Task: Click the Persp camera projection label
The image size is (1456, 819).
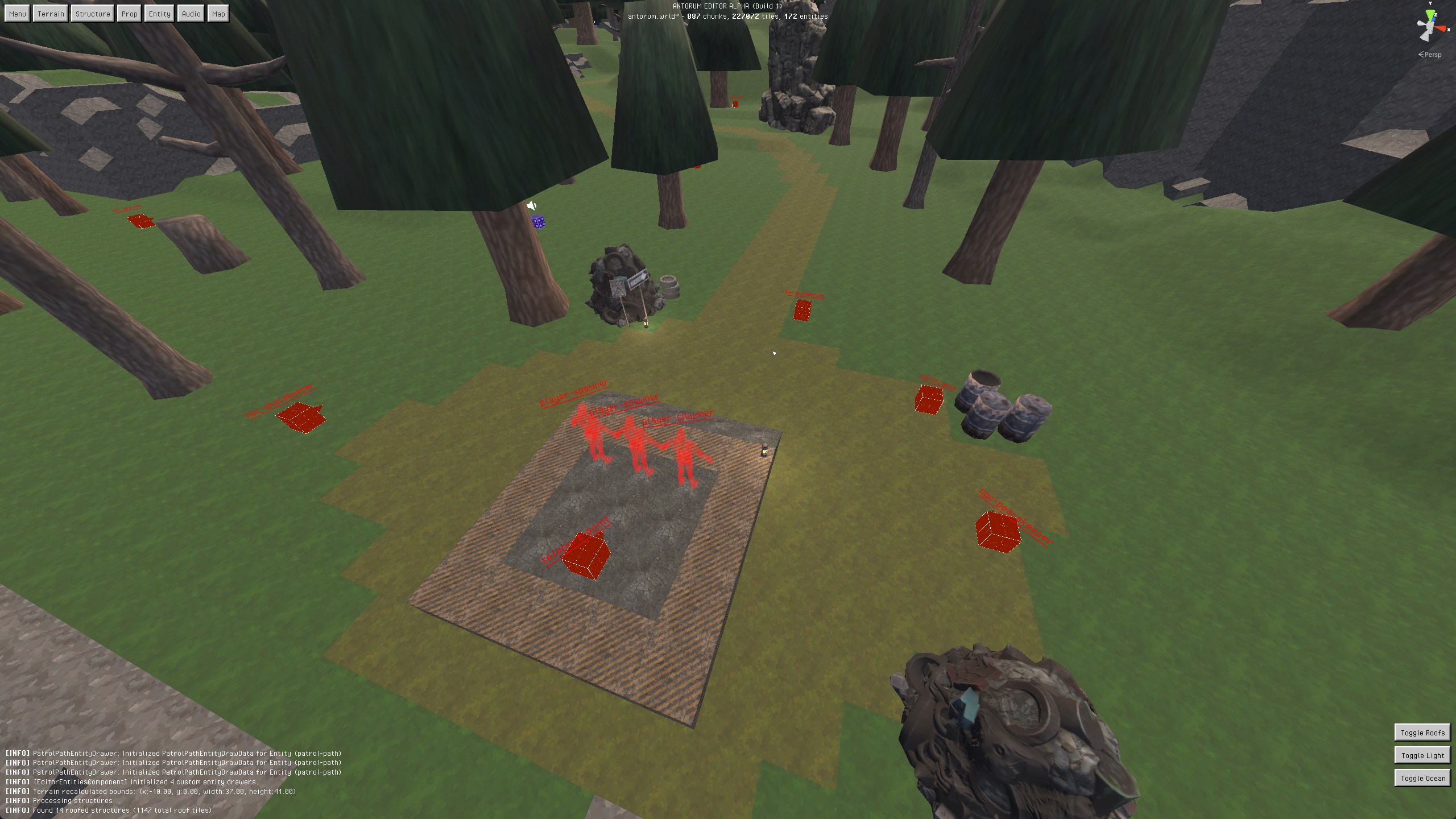Action: click(1430, 55)
